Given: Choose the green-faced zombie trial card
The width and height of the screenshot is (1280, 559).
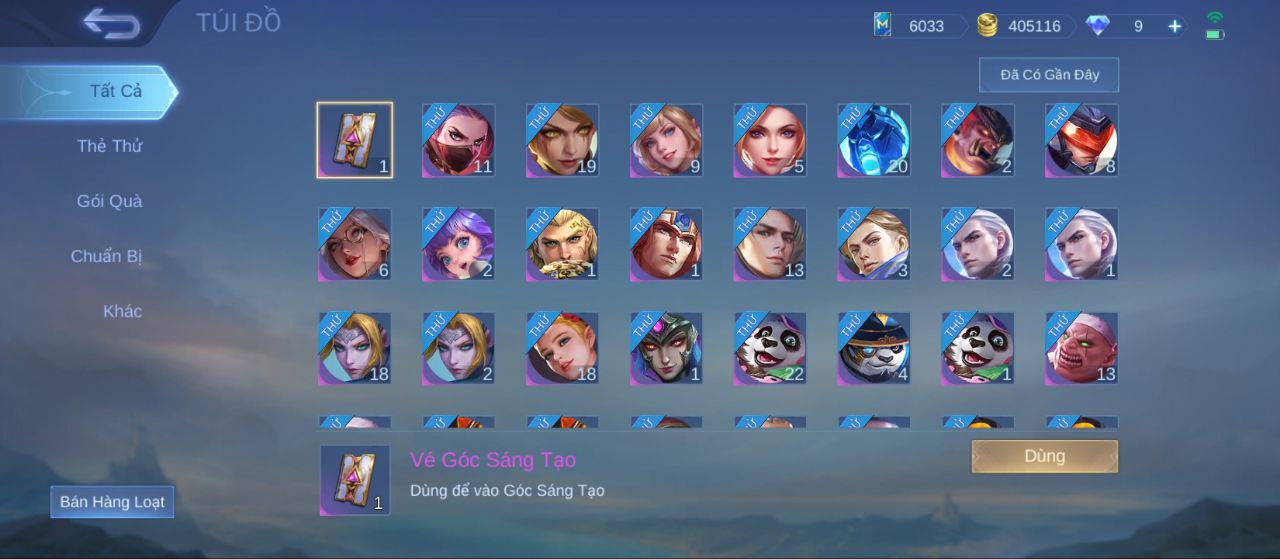Looking at the screenshot, I should pos(1082,348).
